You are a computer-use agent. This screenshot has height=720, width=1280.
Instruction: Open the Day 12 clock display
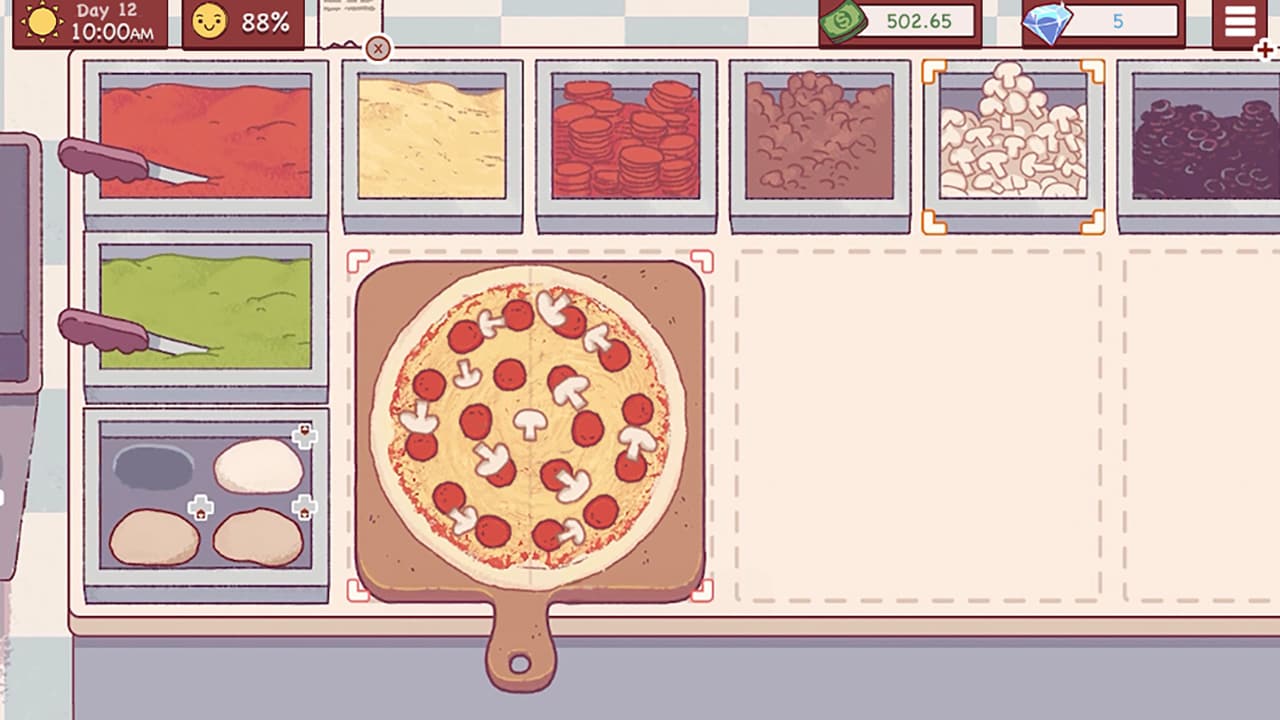90,21
